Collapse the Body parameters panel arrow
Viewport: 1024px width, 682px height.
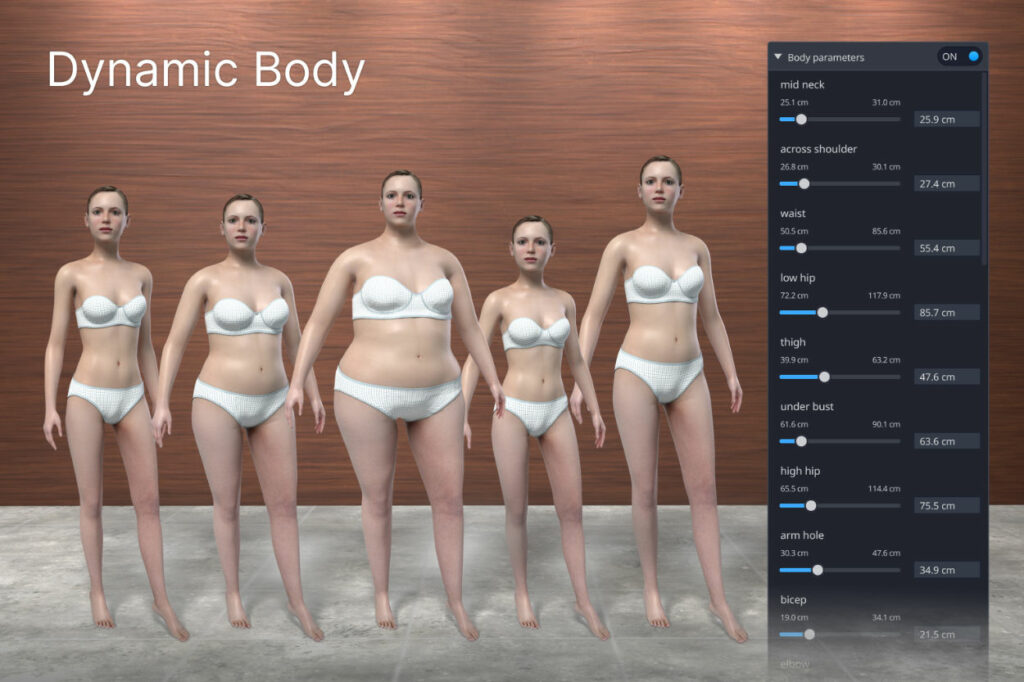[778, 57]
